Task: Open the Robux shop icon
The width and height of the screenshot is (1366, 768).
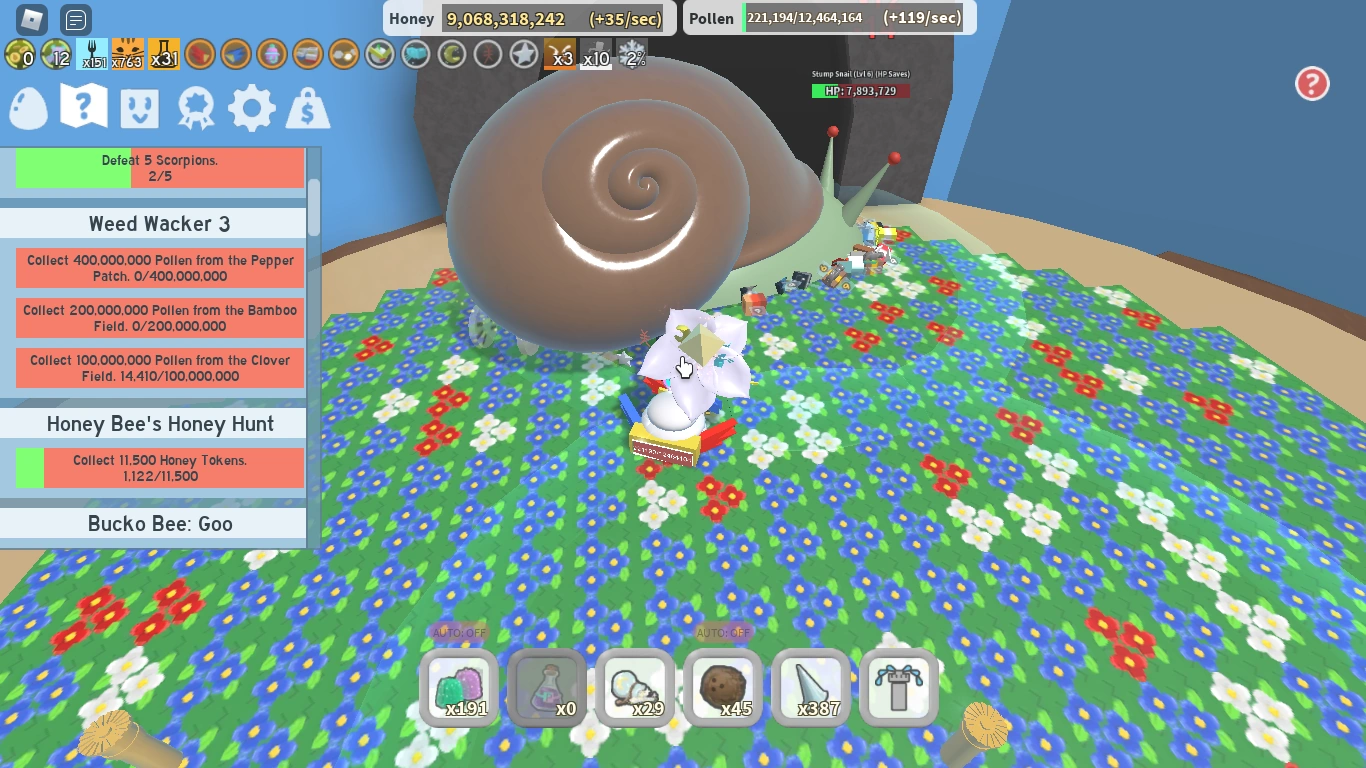Action: [307, 108]
